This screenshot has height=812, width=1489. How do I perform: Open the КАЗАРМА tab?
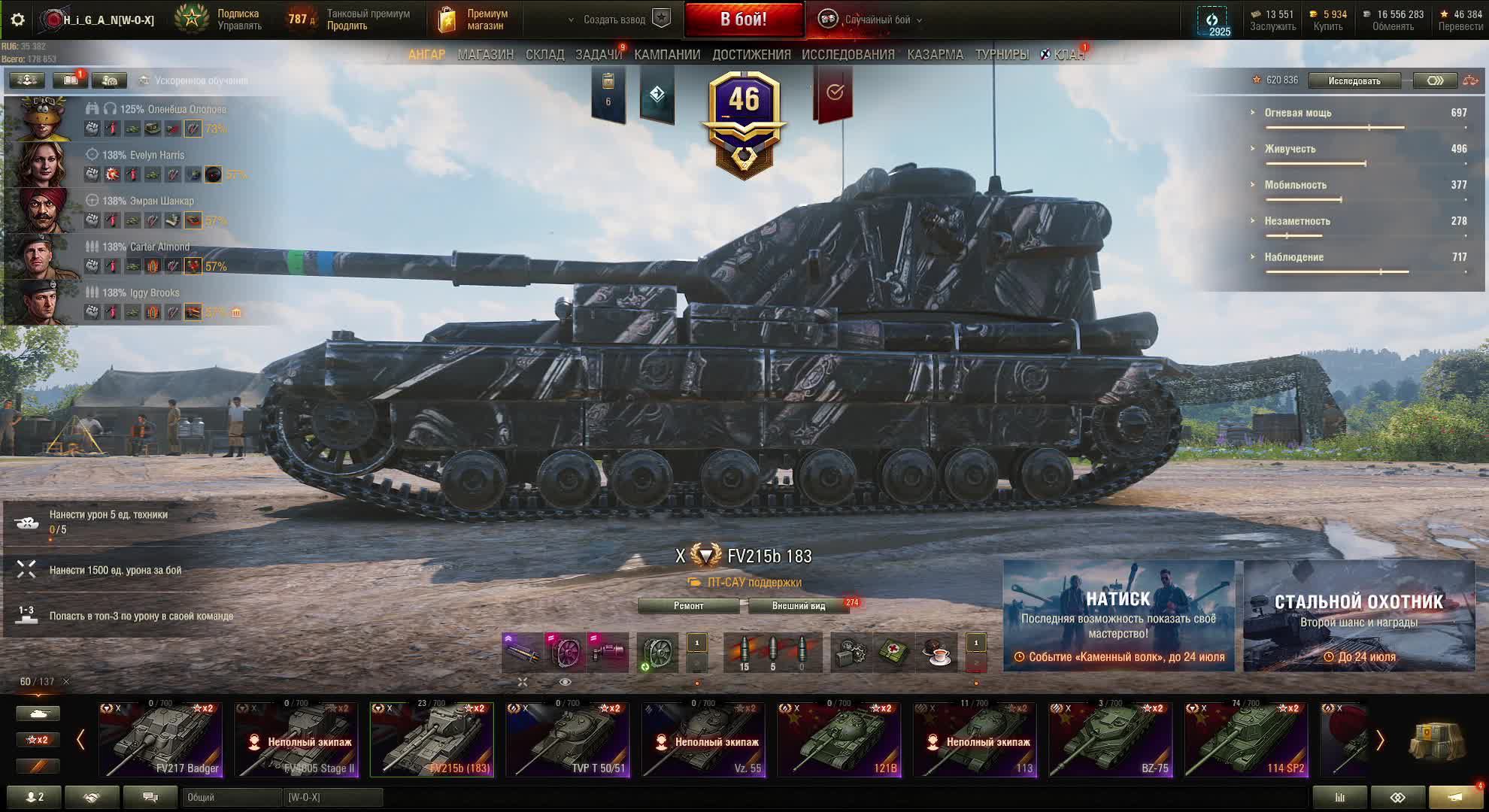[935, 55]
